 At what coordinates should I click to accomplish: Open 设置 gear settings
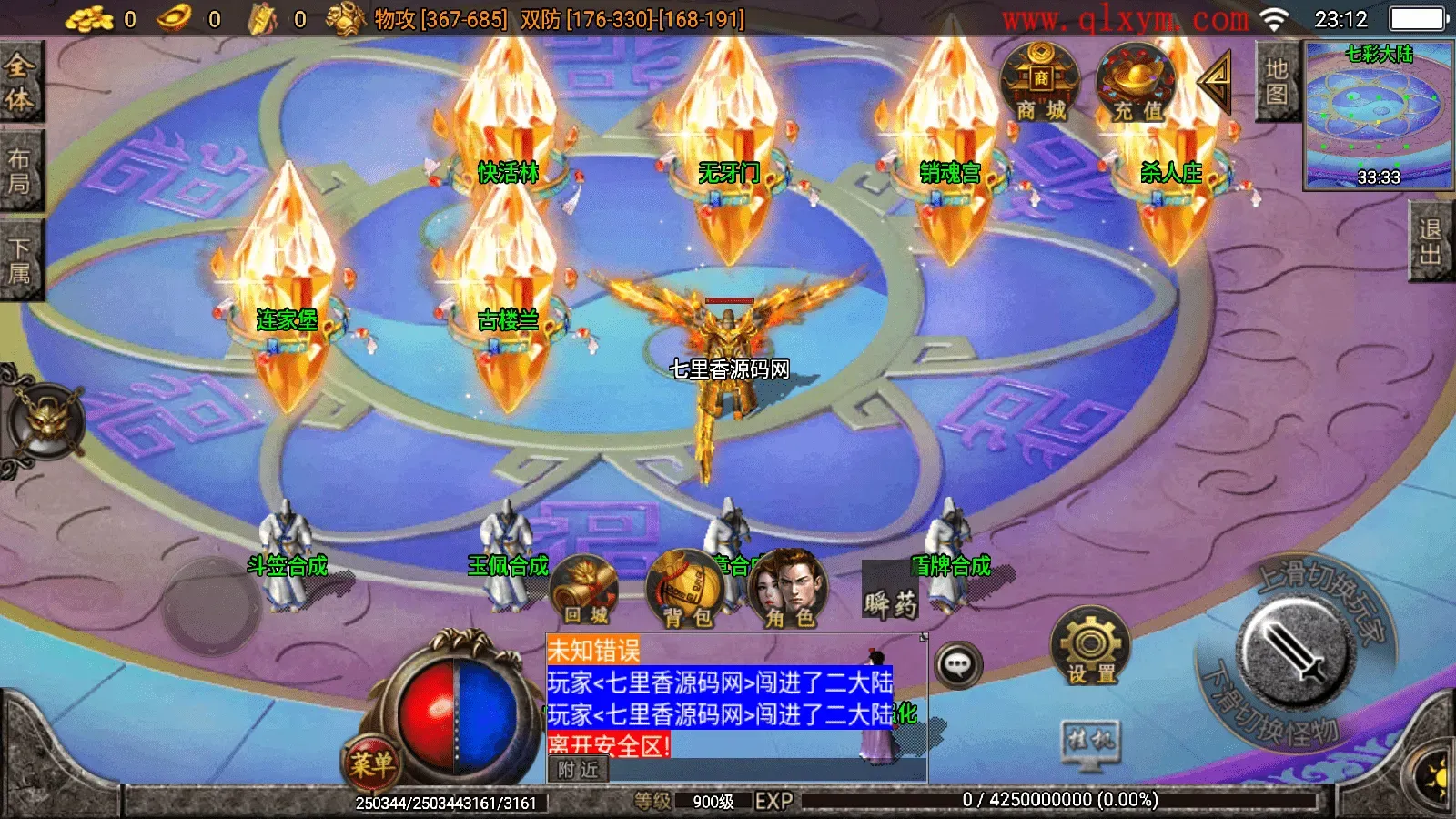tap(1090, 648)
